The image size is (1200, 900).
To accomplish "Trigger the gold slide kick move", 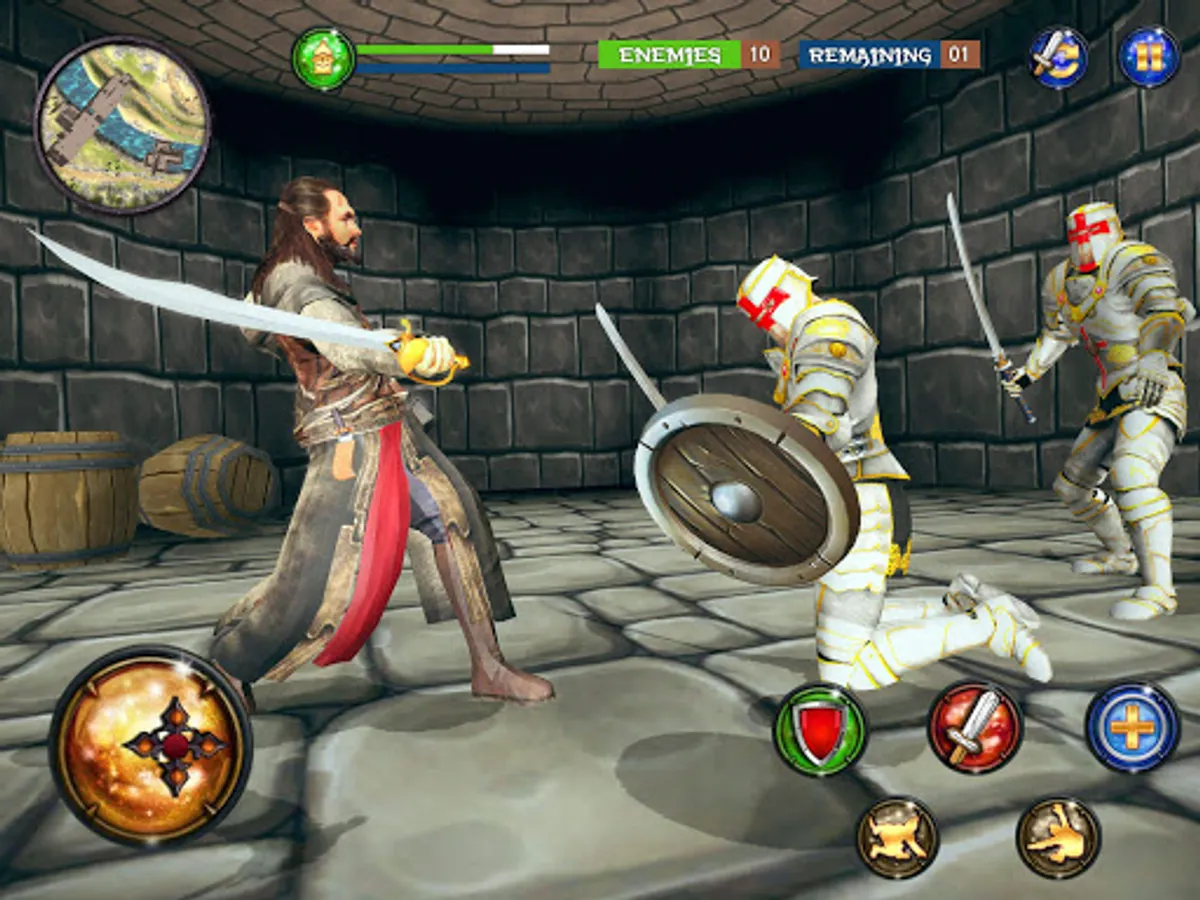I will (1058, 837).
